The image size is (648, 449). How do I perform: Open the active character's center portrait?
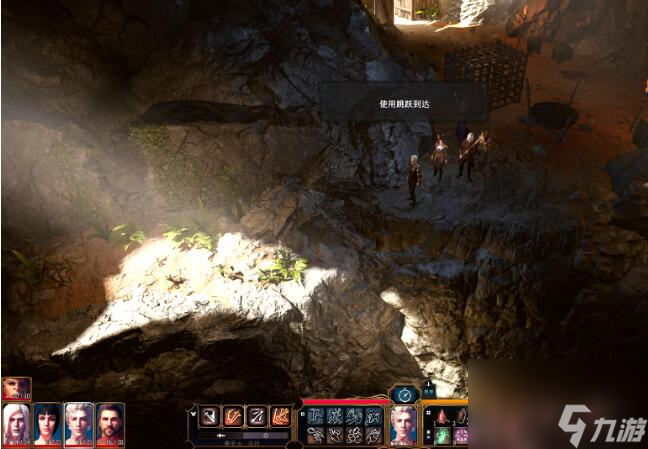(x=404, y=423)
